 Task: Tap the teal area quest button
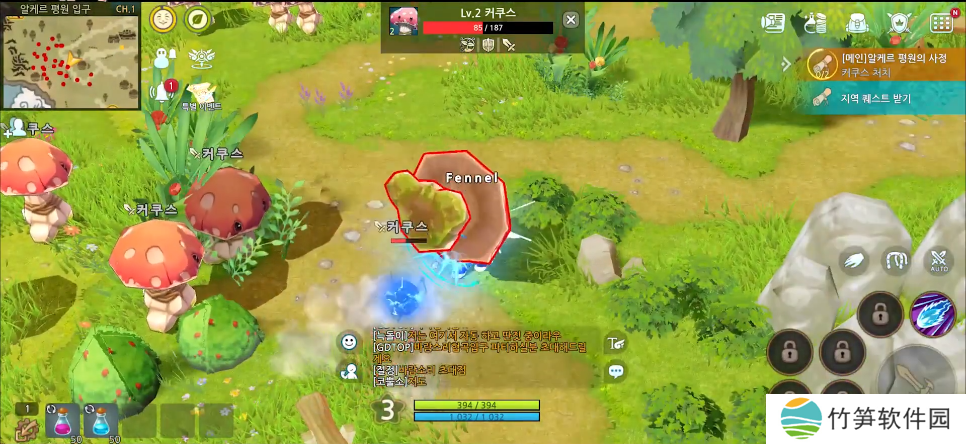tap(878, 98)
